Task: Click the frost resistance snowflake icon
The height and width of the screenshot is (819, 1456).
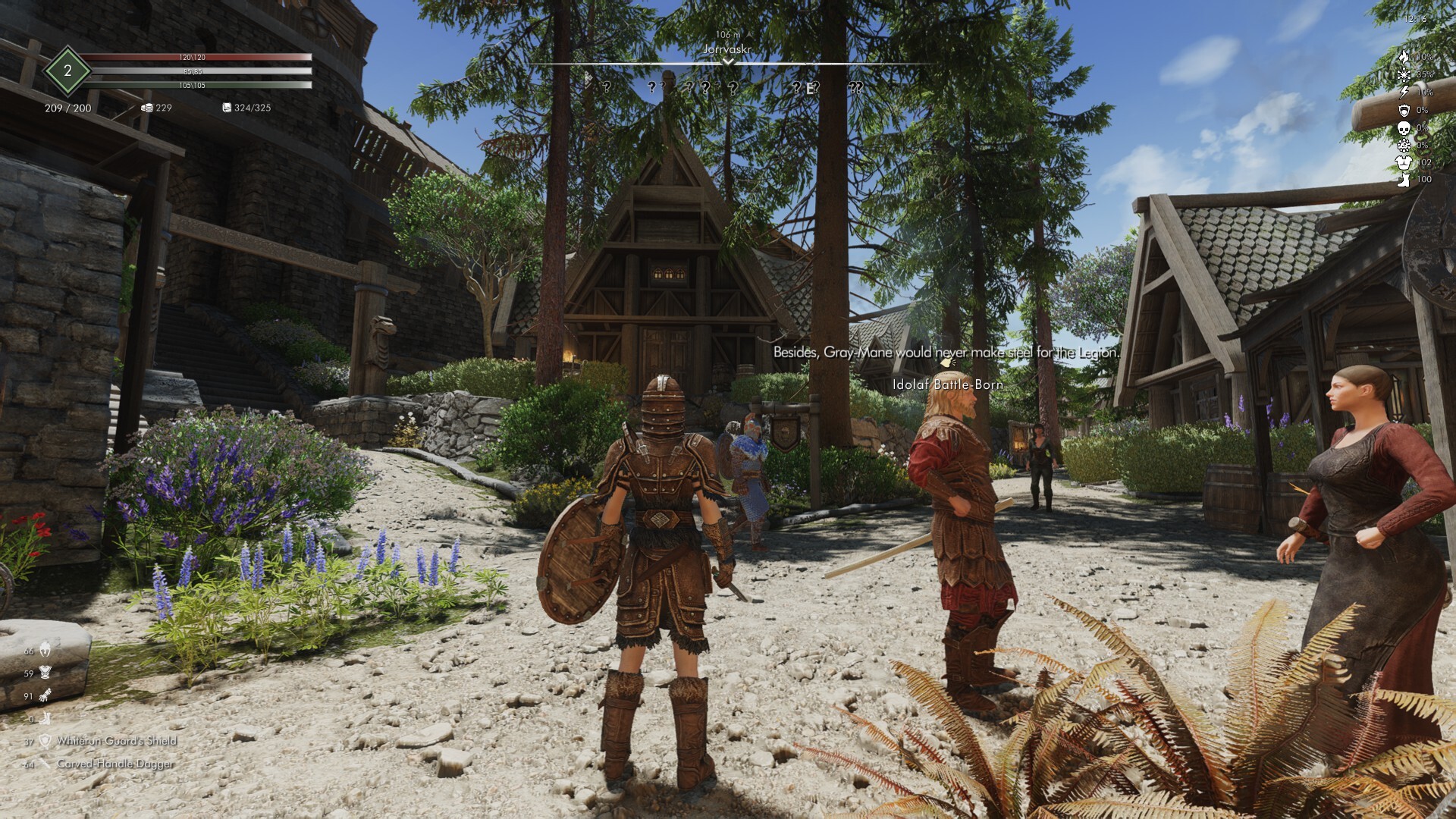Action: [1404, 74]
